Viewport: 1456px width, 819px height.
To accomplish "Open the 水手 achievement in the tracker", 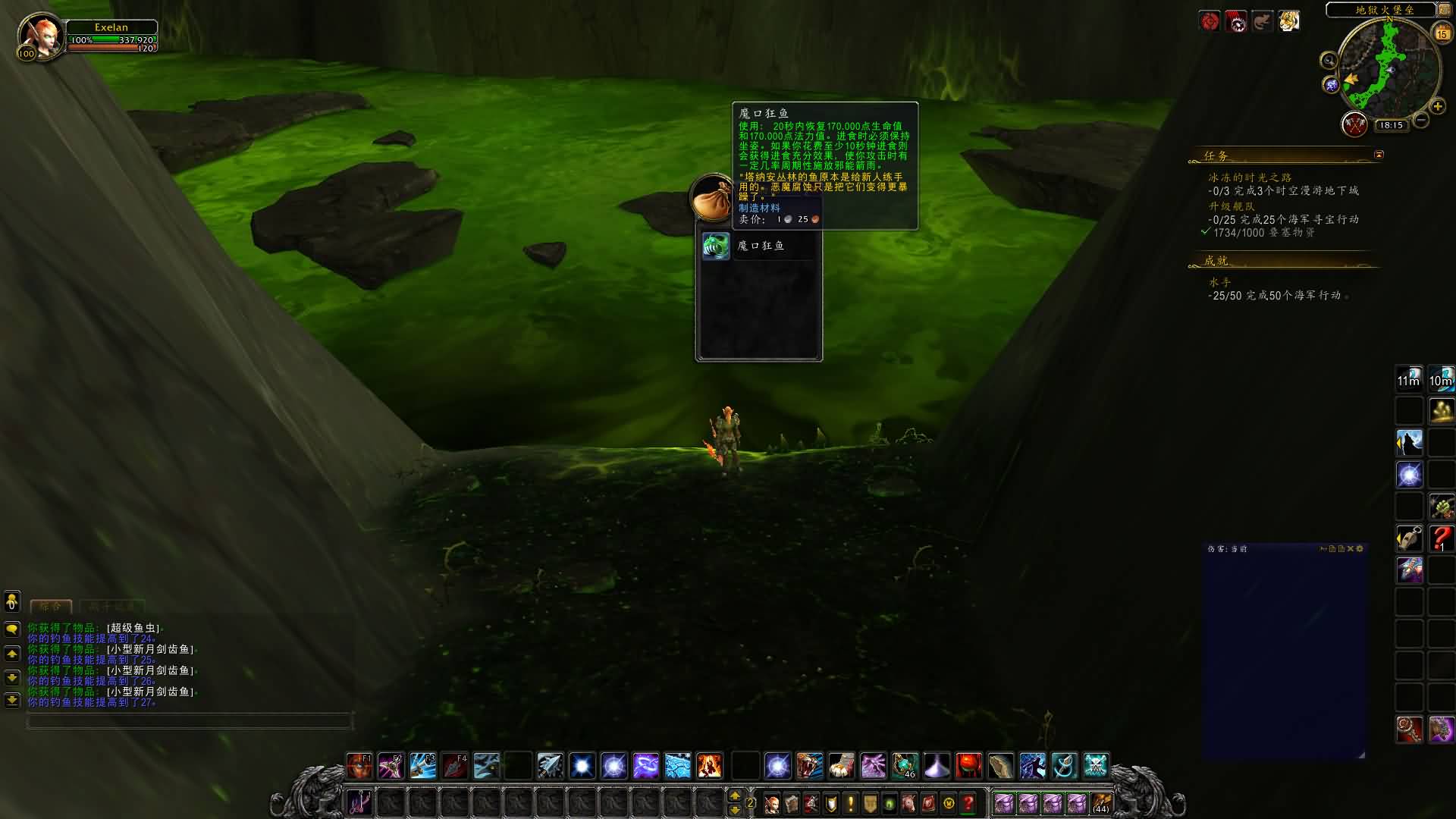I will 1220,282.
